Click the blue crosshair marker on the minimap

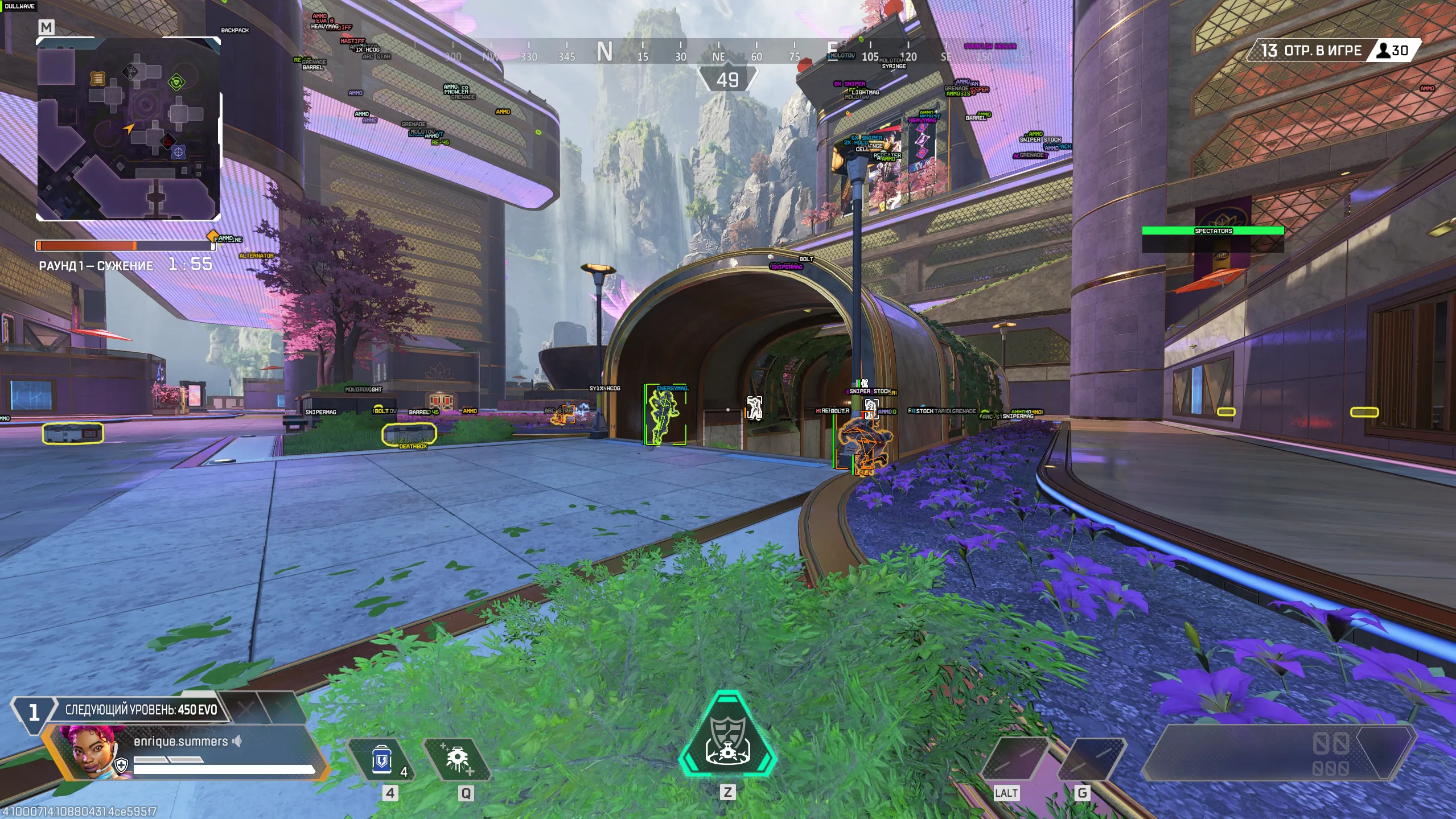pos(178,152)
